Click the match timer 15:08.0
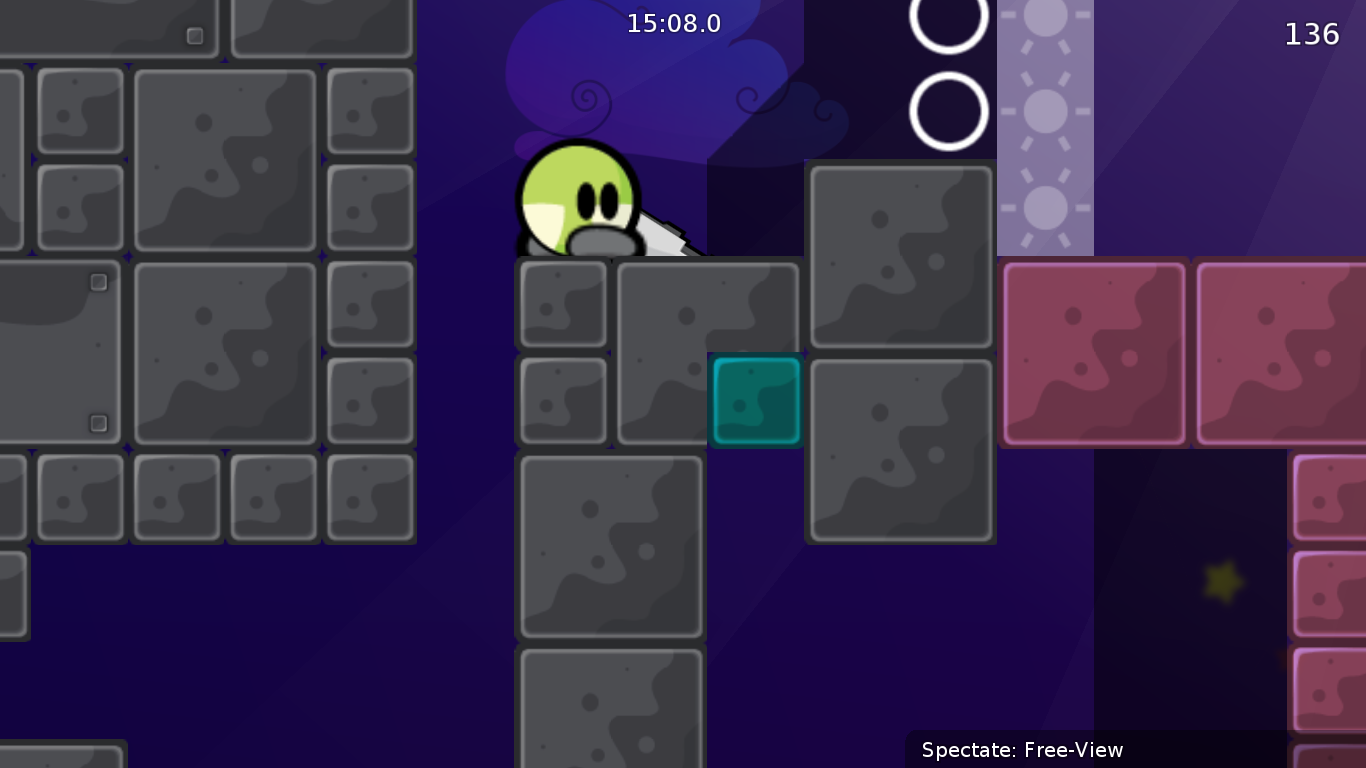 point(674,23)
